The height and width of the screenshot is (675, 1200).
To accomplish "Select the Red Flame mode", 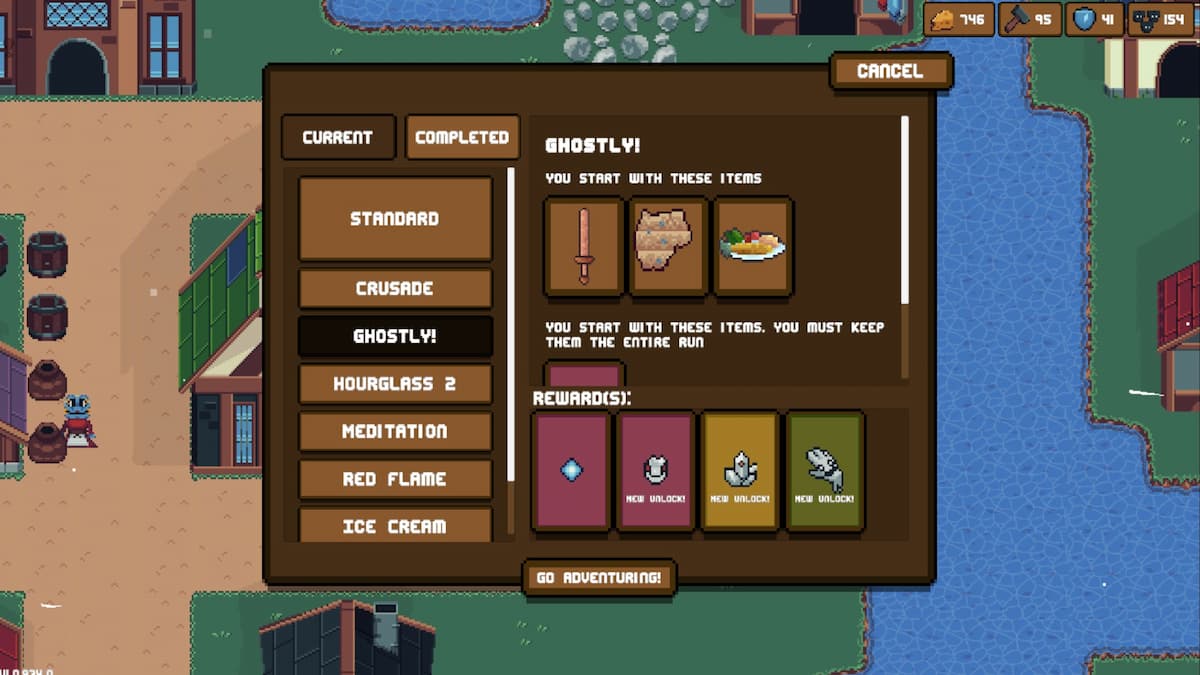I will point(395,479).
